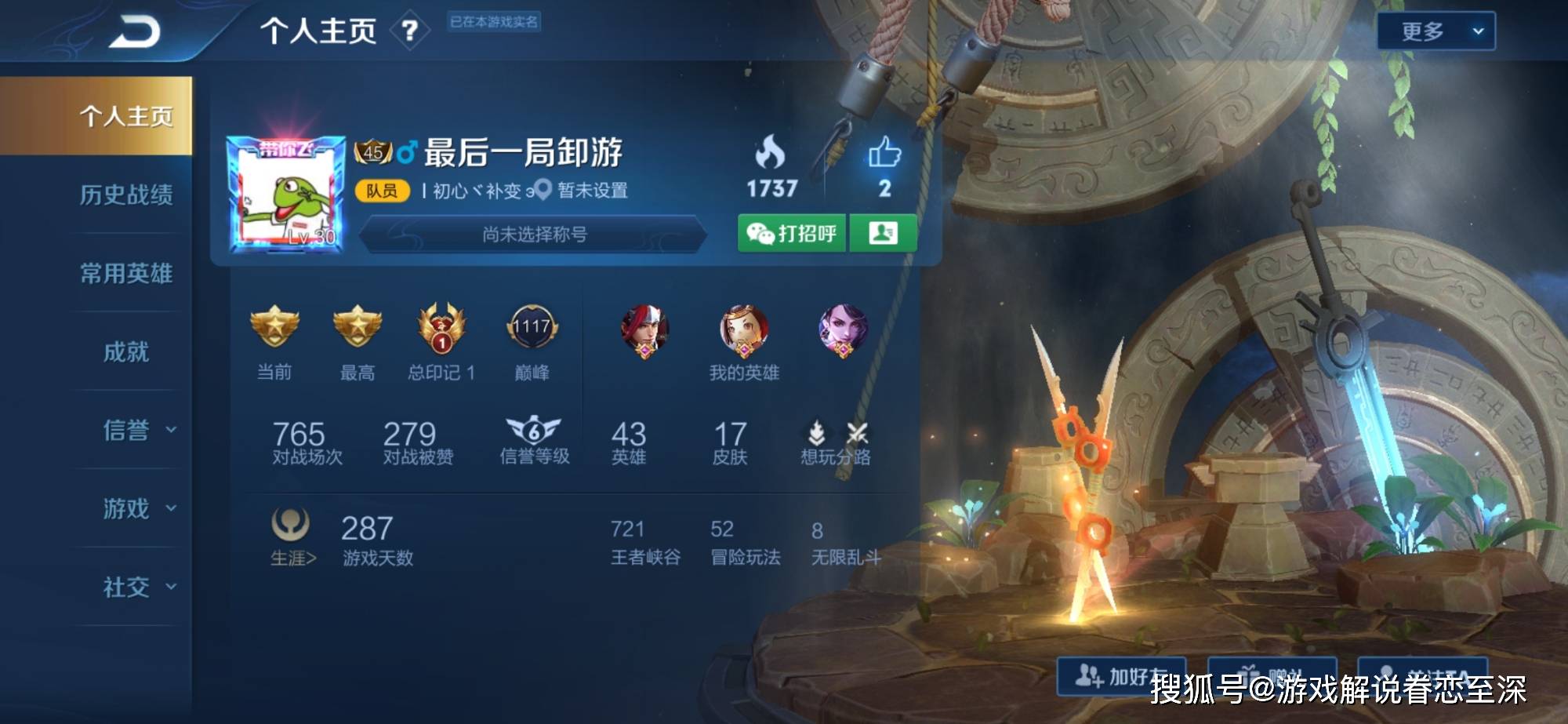Click the 加好友 add friend button
Image resolution: width=1568 pixels, height=724 pixels.
coord(1120,675)
